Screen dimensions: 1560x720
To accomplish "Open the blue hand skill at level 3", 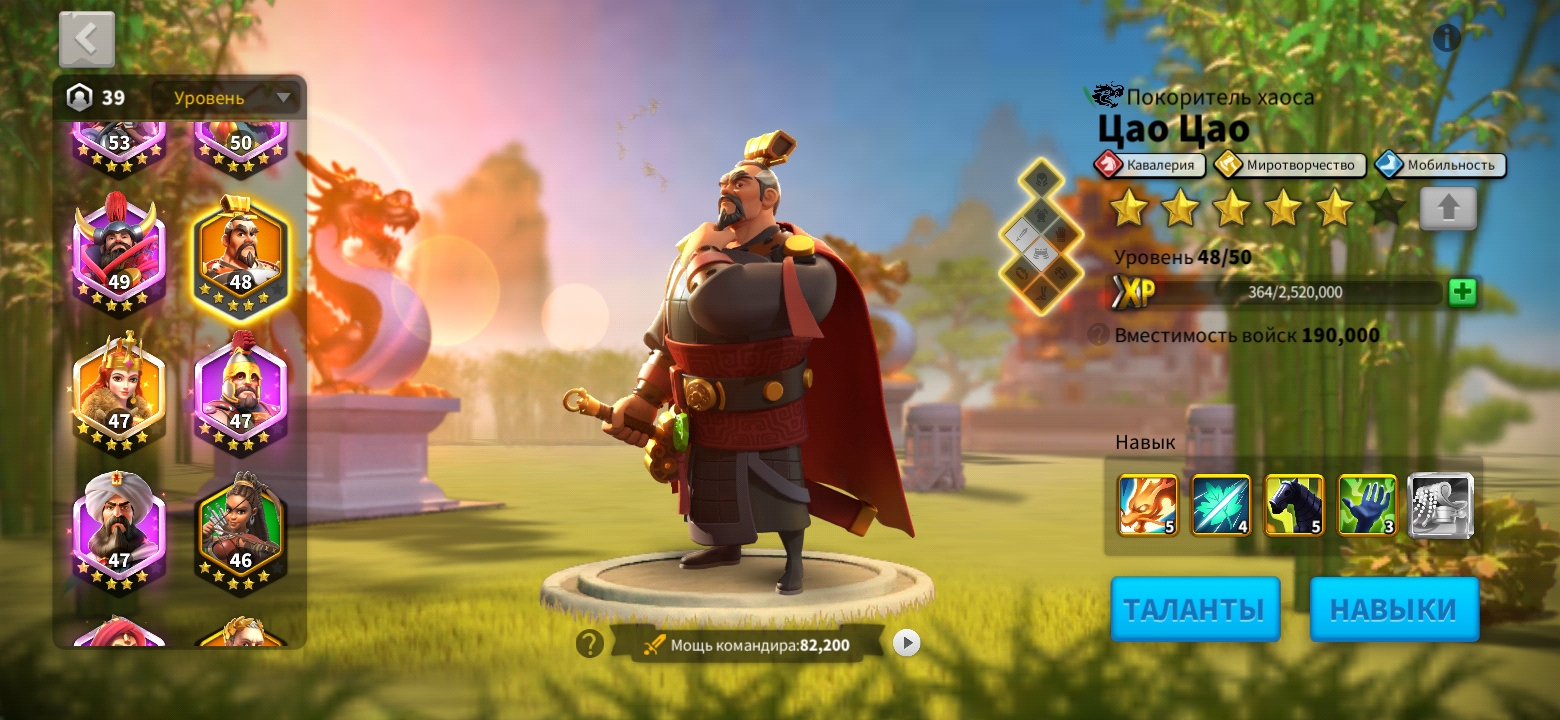I will [1367, 506].
